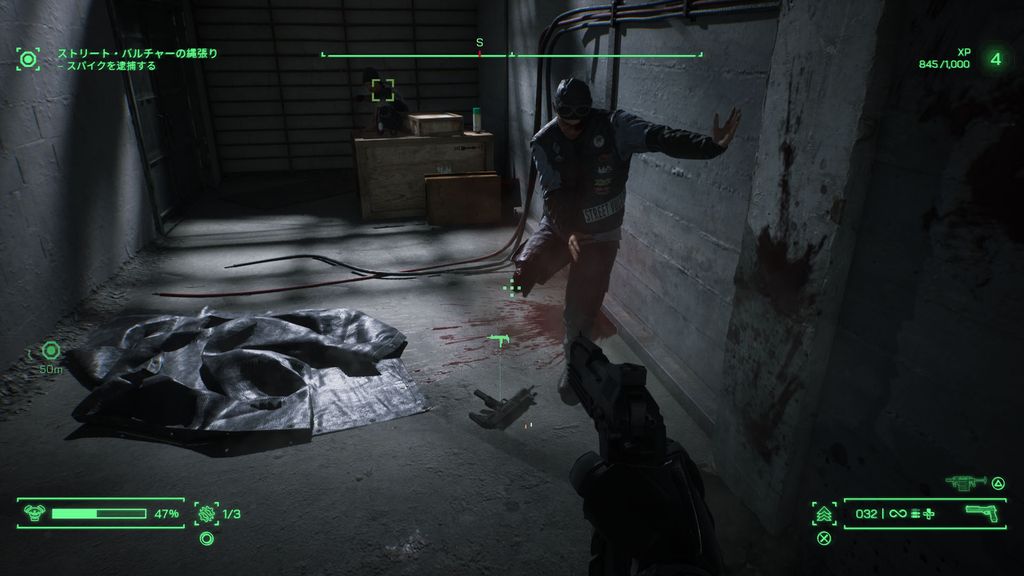
Task: Click the compass bar heading strip
Action: click(511, 54)
